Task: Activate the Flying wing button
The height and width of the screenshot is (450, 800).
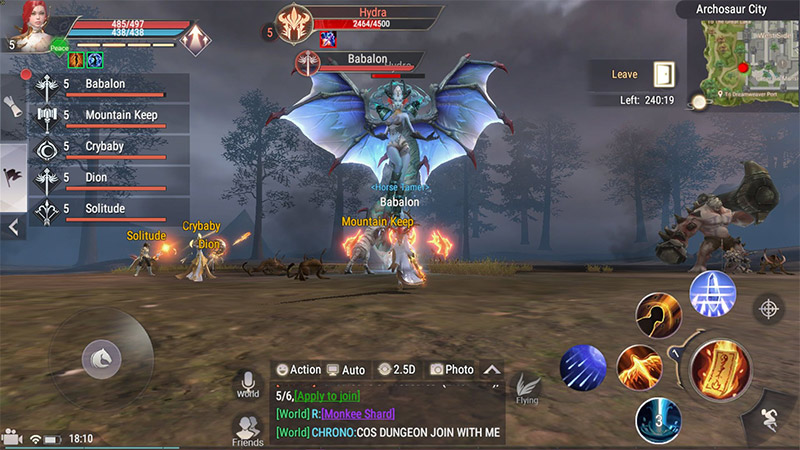Action: [x=527, y=388]
